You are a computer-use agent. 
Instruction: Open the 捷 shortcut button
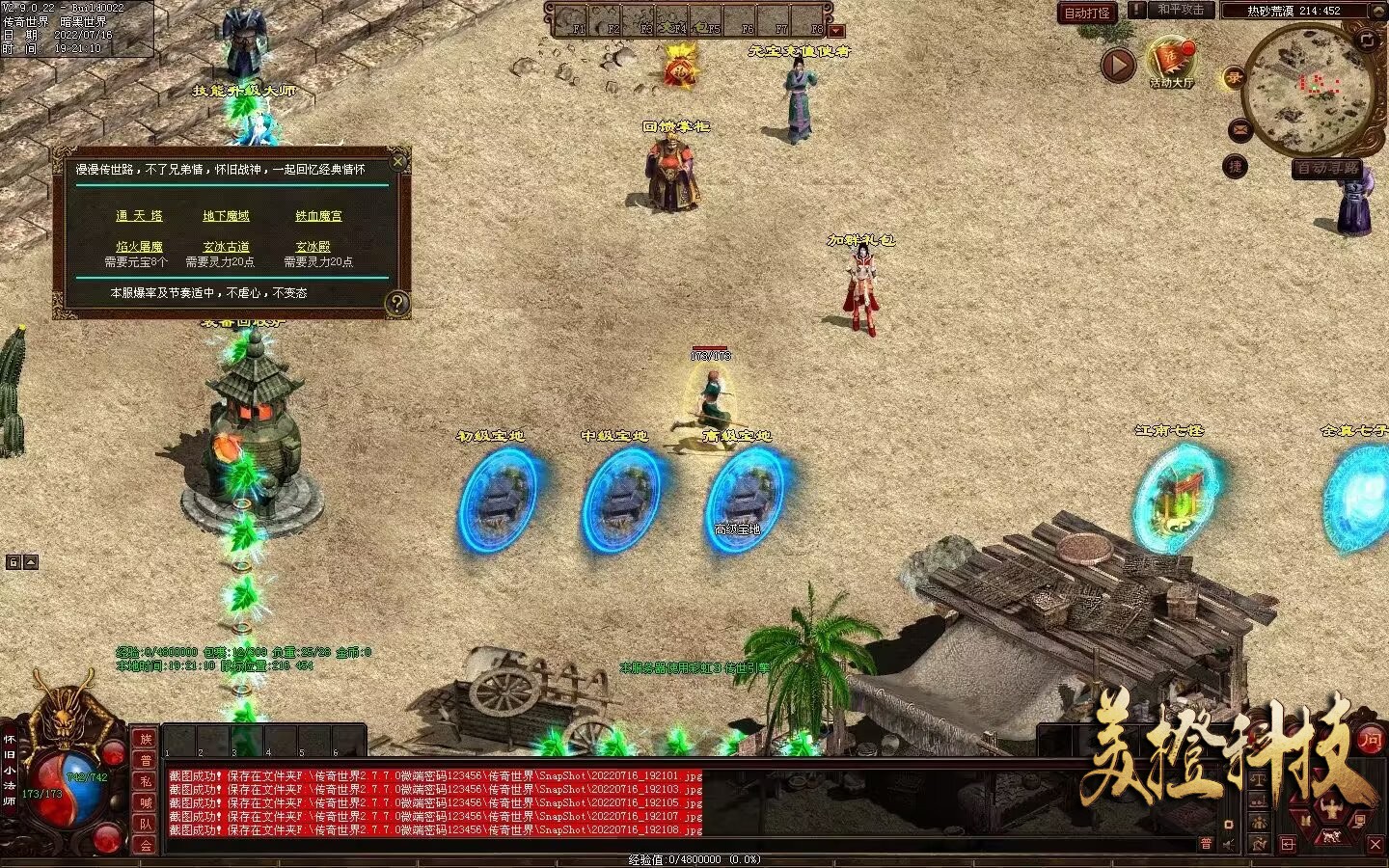[x=1235, y=167]
